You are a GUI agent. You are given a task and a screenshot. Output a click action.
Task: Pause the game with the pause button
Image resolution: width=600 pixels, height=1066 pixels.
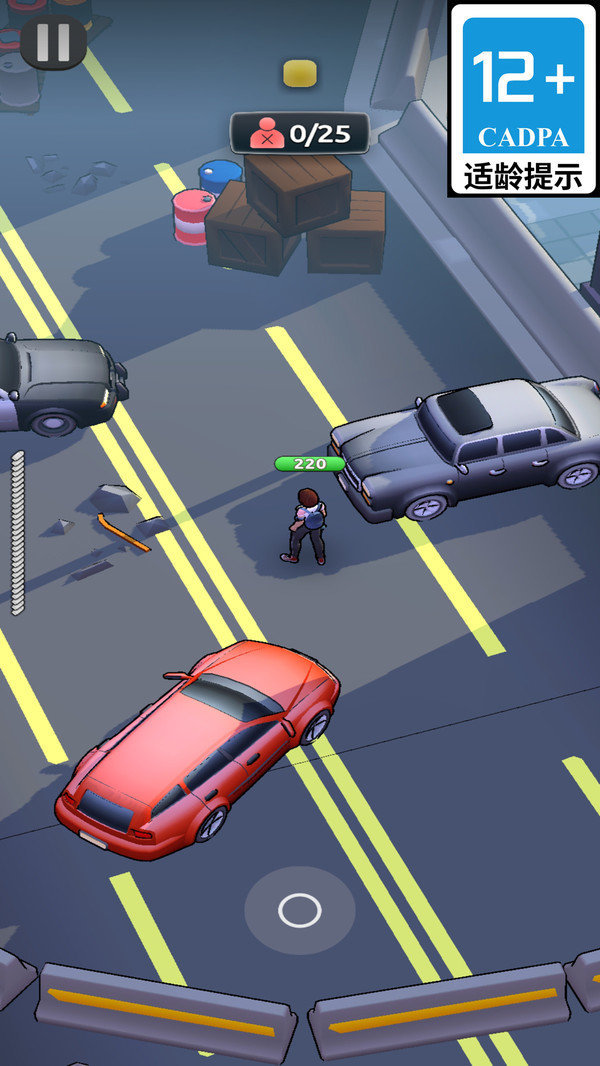point(53,43)
